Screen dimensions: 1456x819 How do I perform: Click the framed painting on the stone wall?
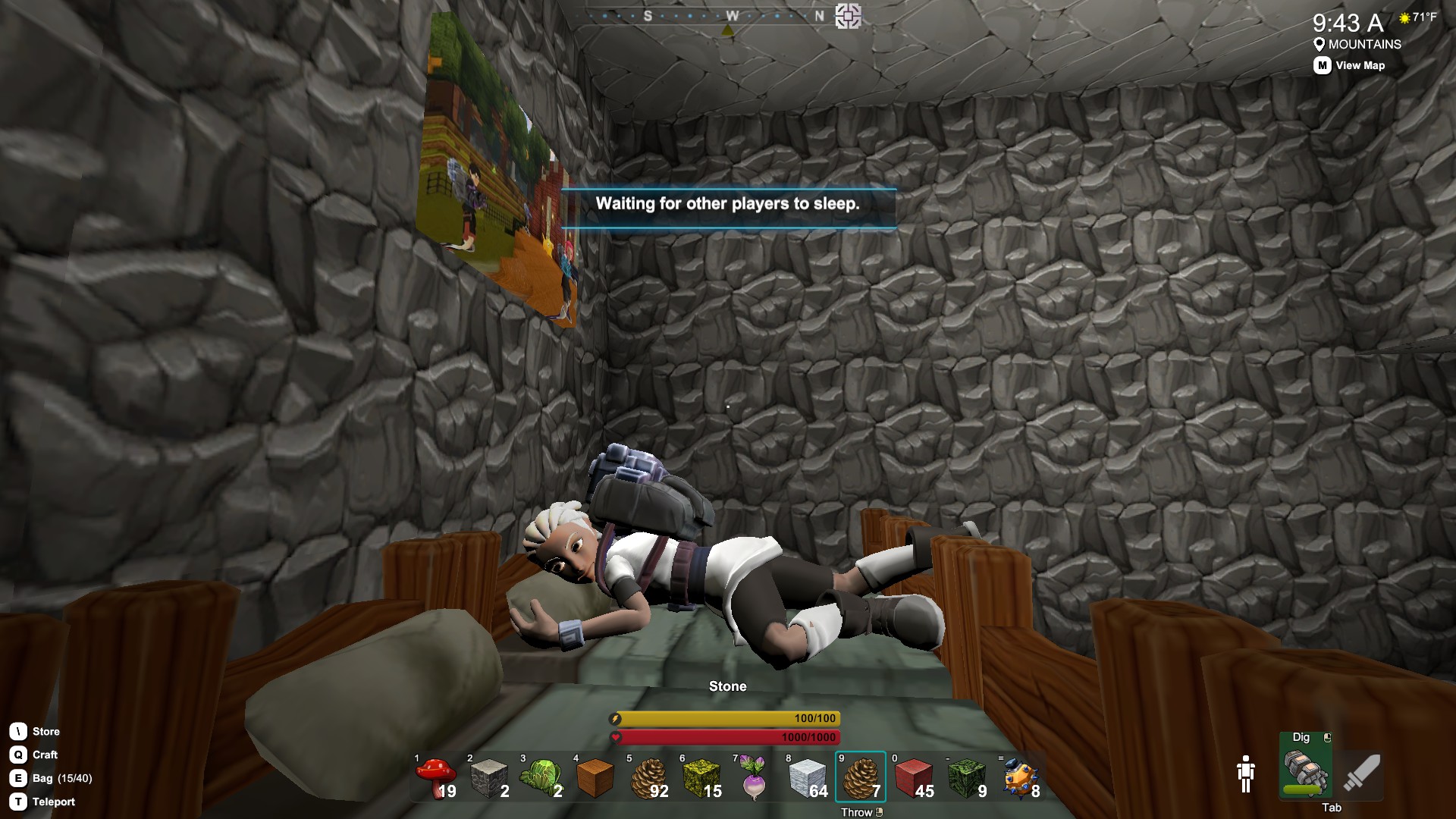tap(493, 174)
